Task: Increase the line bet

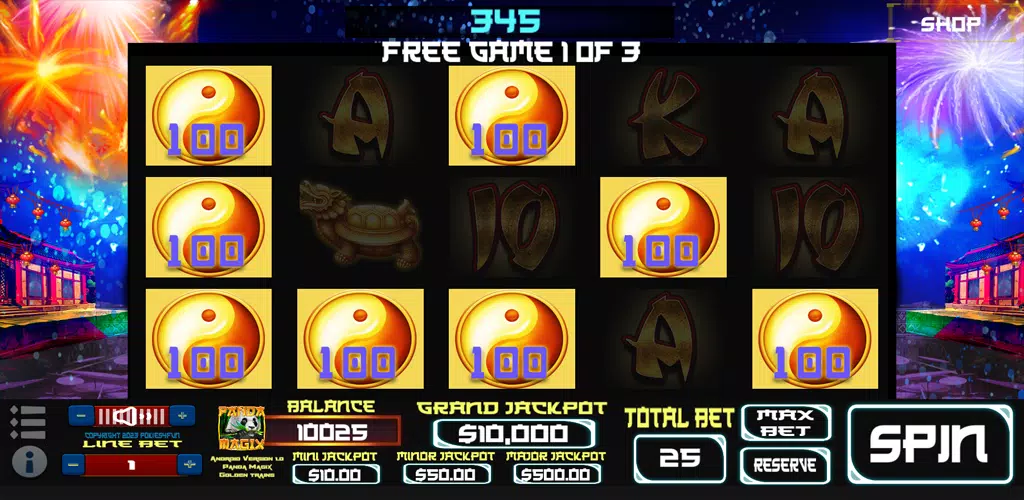Action: 189,464
